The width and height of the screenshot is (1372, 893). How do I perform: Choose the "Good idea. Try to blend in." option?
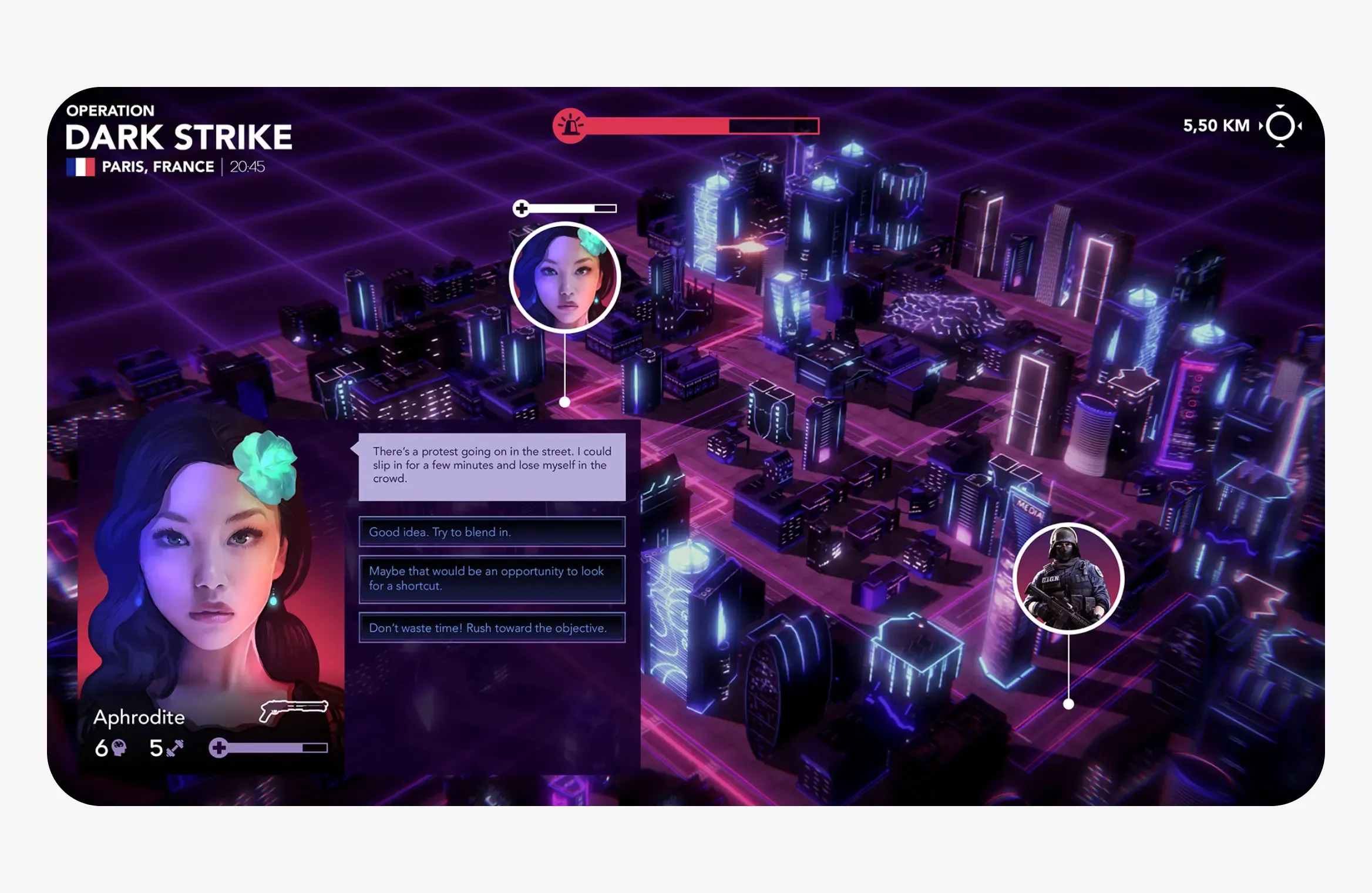click(492, 532)
